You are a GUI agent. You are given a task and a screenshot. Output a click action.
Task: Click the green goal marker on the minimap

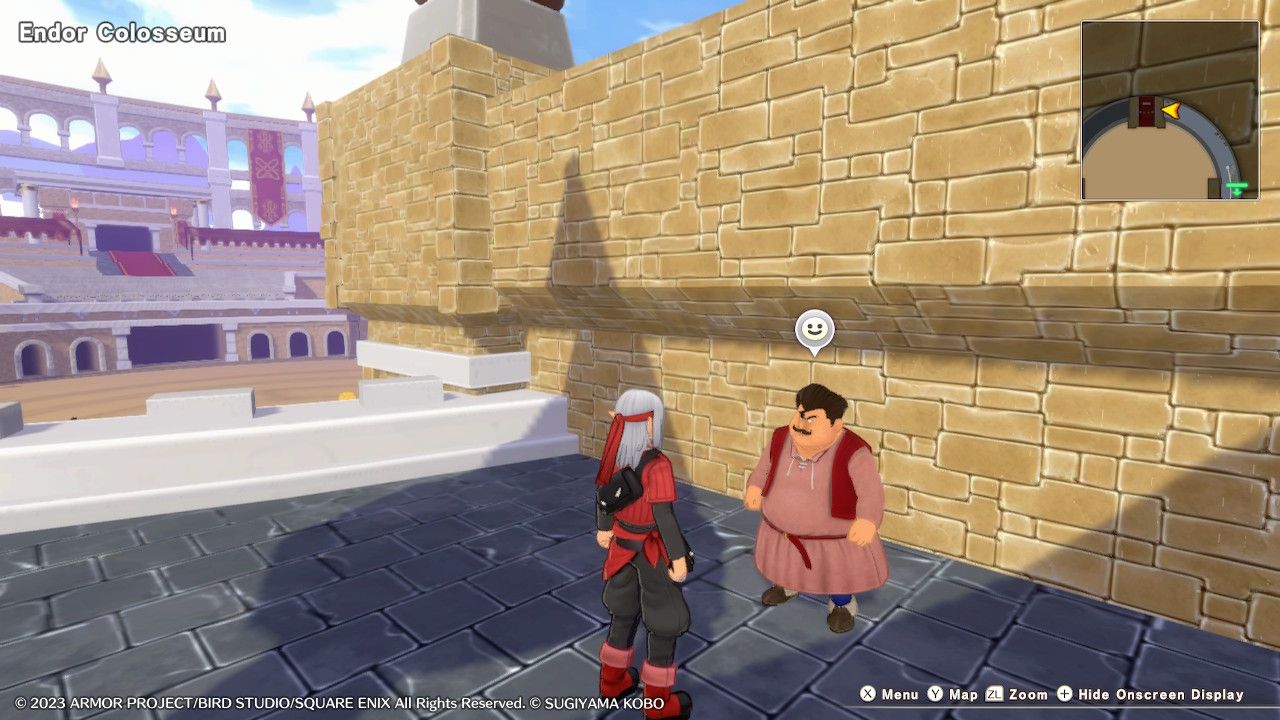1237,186
